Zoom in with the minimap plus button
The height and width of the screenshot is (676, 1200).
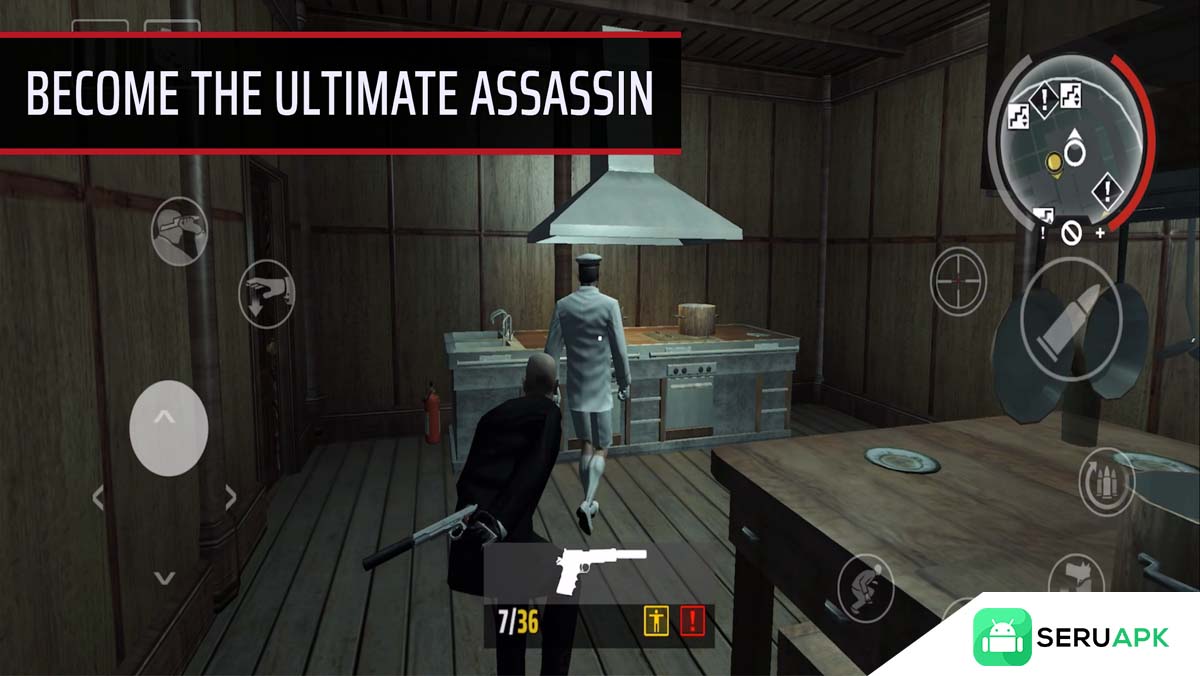[1100, 233]
